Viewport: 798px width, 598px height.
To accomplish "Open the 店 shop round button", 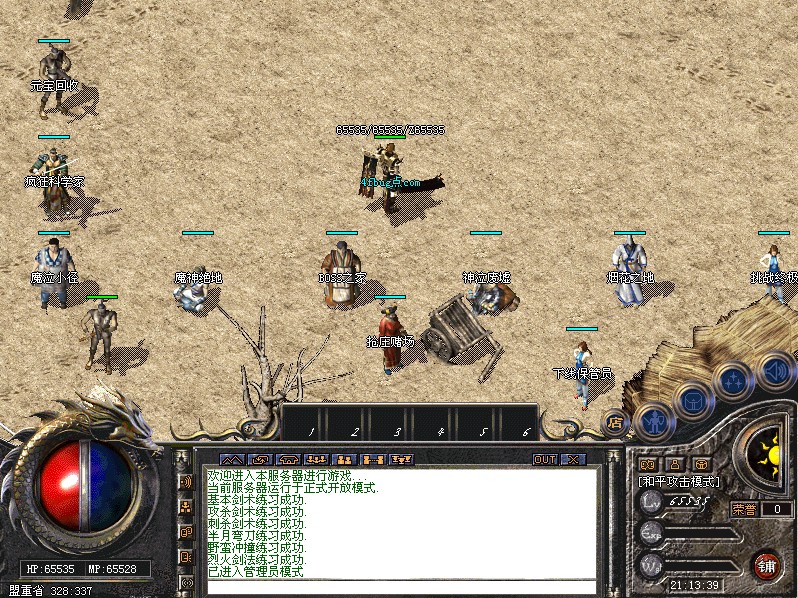I will [x=616, y=423].
